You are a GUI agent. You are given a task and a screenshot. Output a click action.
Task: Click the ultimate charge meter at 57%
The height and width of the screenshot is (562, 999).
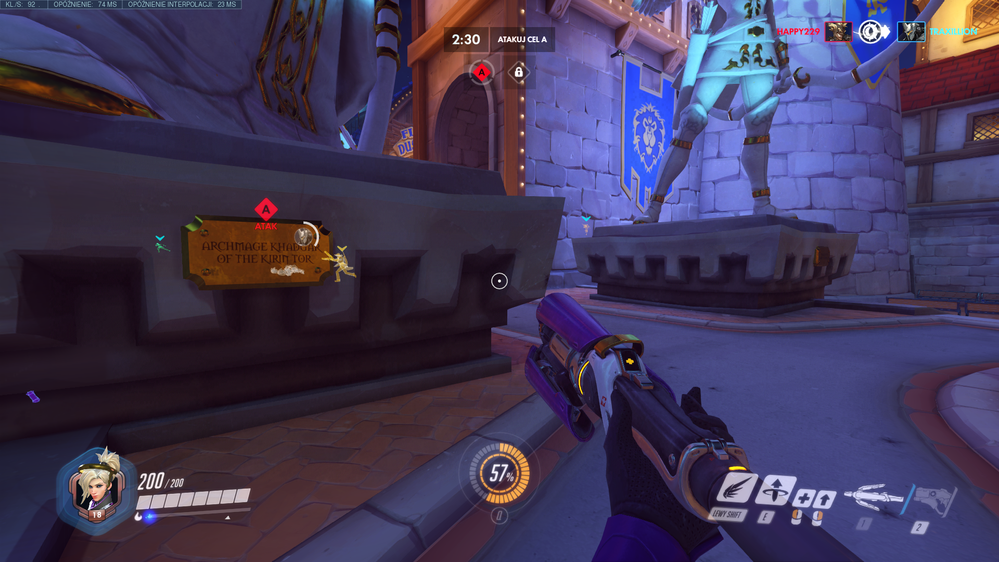(499, 474)
